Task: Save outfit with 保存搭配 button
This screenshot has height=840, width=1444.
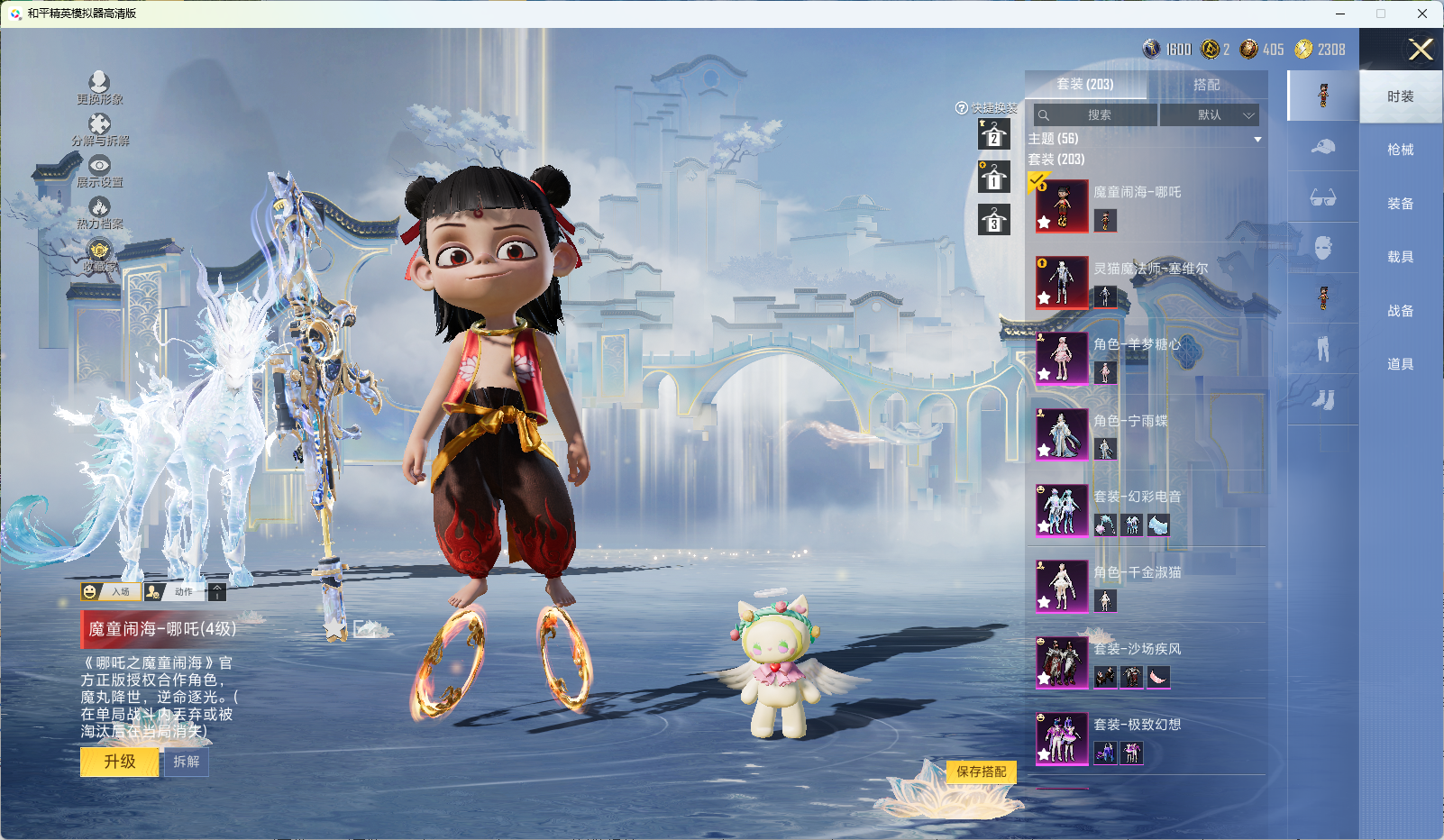Action: (x=981, y=772)
